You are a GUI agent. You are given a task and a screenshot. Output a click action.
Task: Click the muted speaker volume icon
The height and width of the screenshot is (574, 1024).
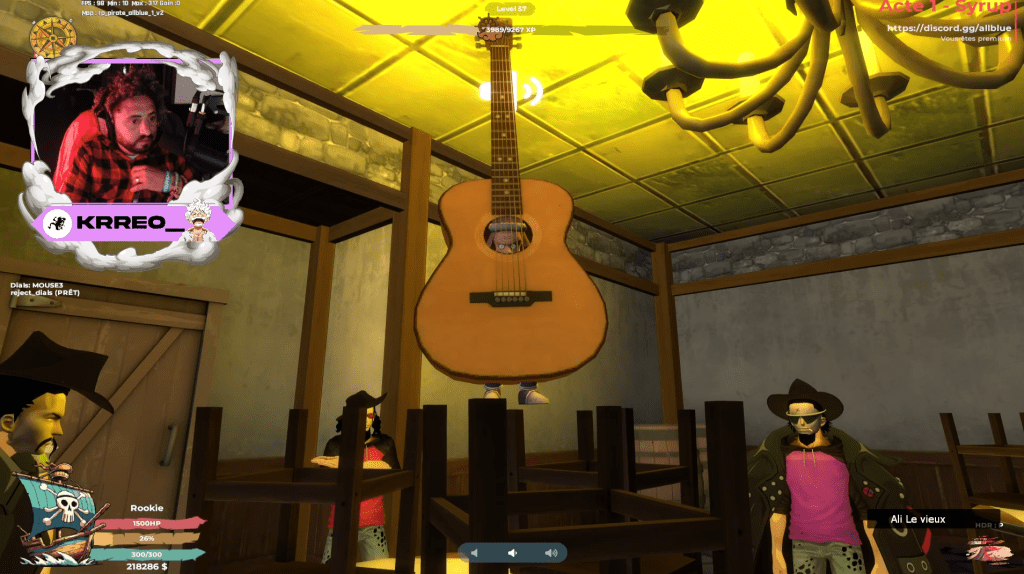coord(476,552)
